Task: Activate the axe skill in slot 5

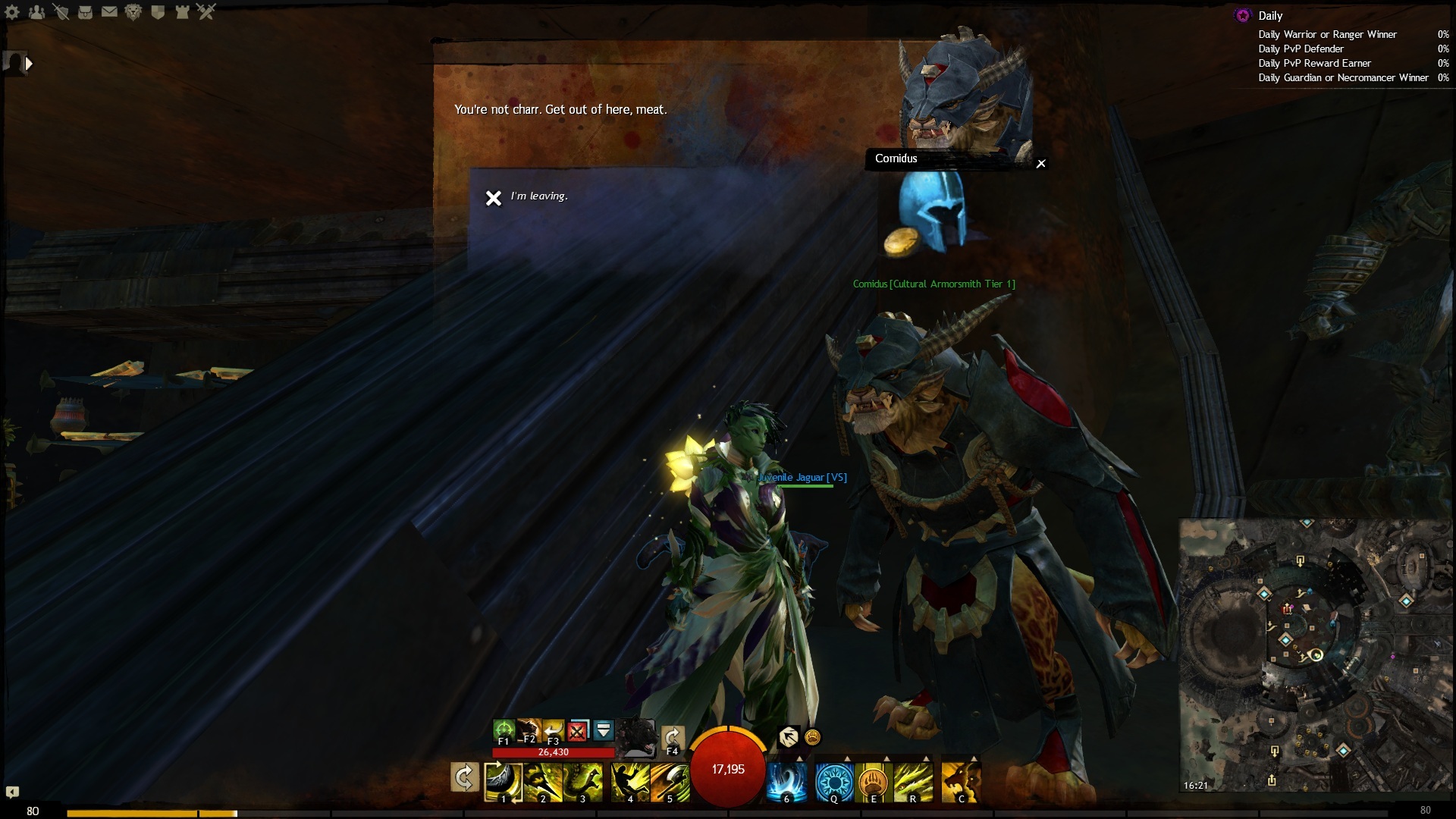Action: coord(670,781)
